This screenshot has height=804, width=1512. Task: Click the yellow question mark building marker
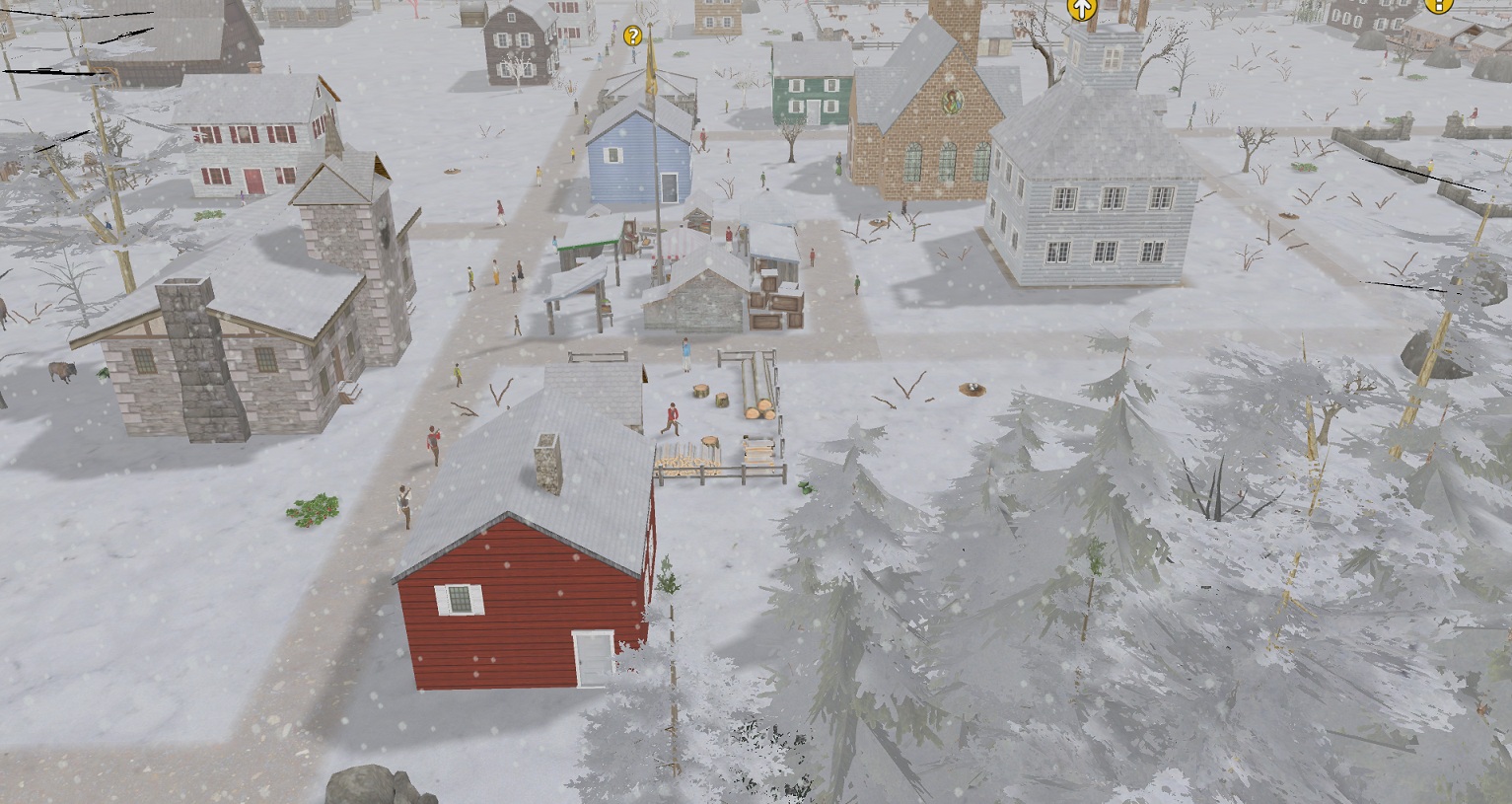coord(633,37)
